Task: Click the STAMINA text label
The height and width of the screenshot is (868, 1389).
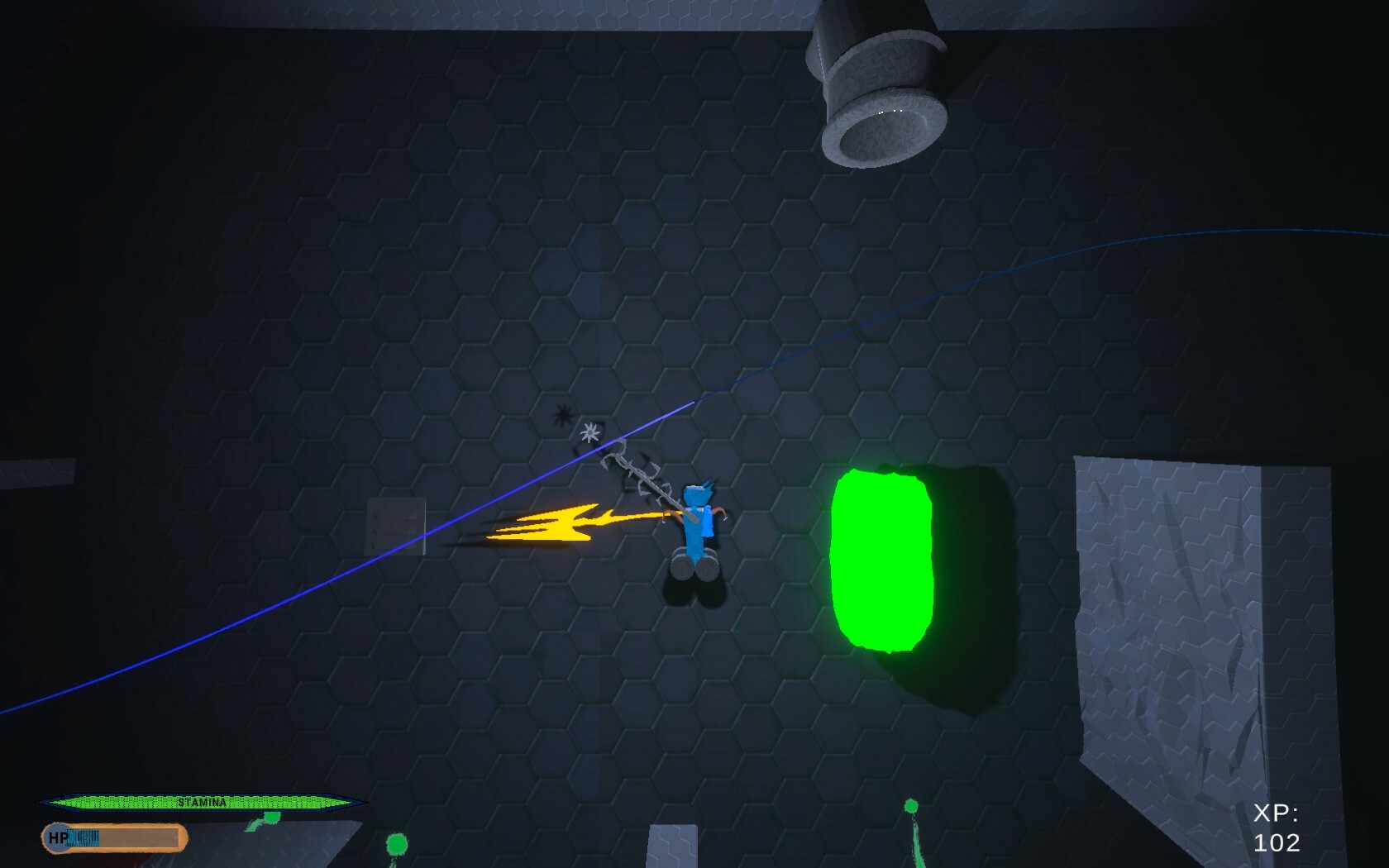Action: (x=203, y=801)
